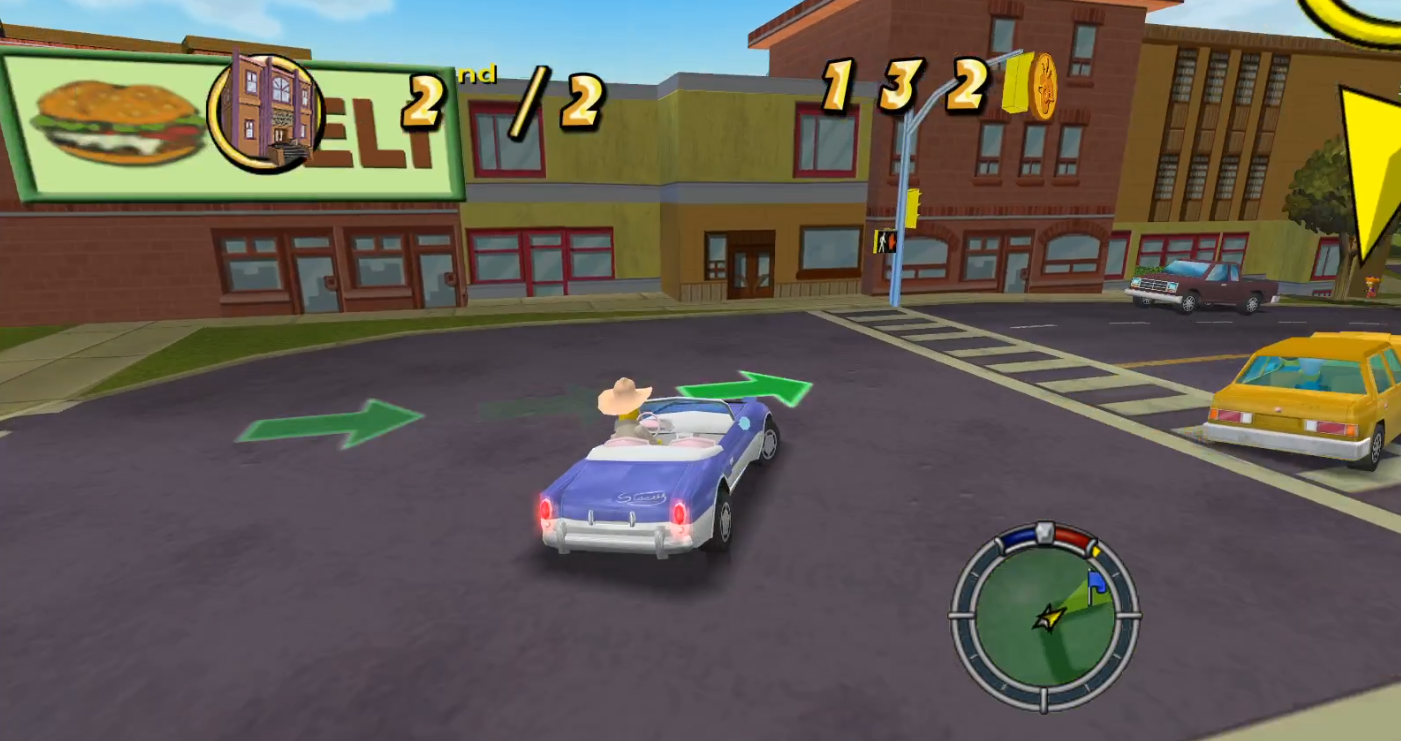
Task: Click the blue flag marker on radar
Action: tap(1096, 582)
